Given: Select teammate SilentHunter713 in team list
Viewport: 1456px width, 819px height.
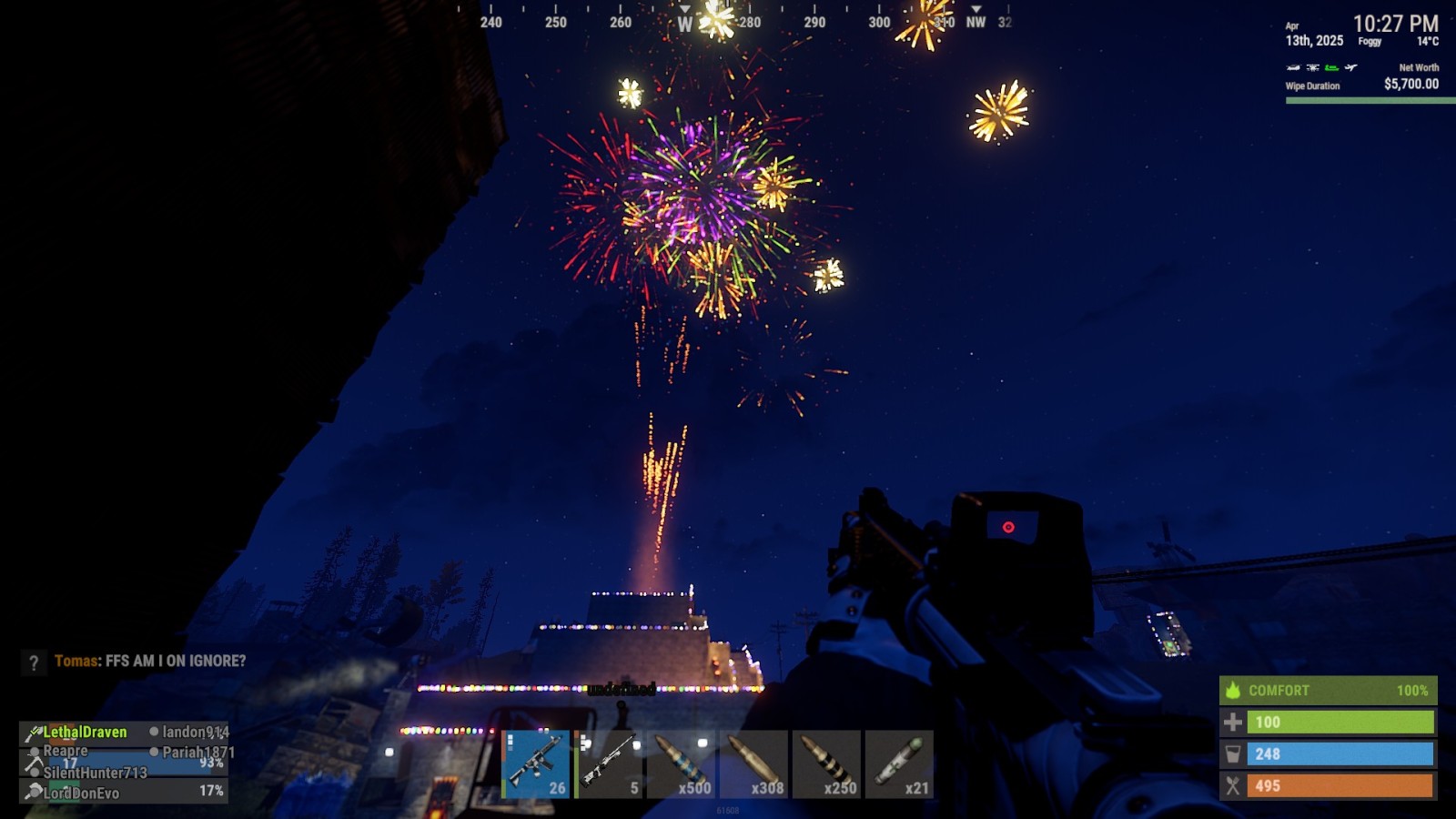Looking at the screenshot, I should coord(95,773).
